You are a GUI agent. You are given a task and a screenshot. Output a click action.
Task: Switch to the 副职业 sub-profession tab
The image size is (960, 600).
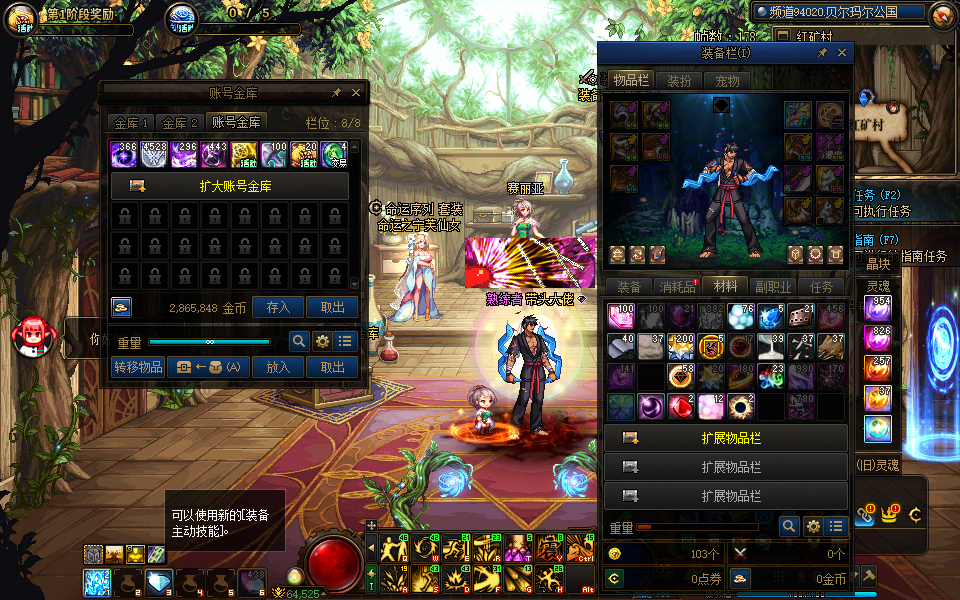(x=773, y=287)
